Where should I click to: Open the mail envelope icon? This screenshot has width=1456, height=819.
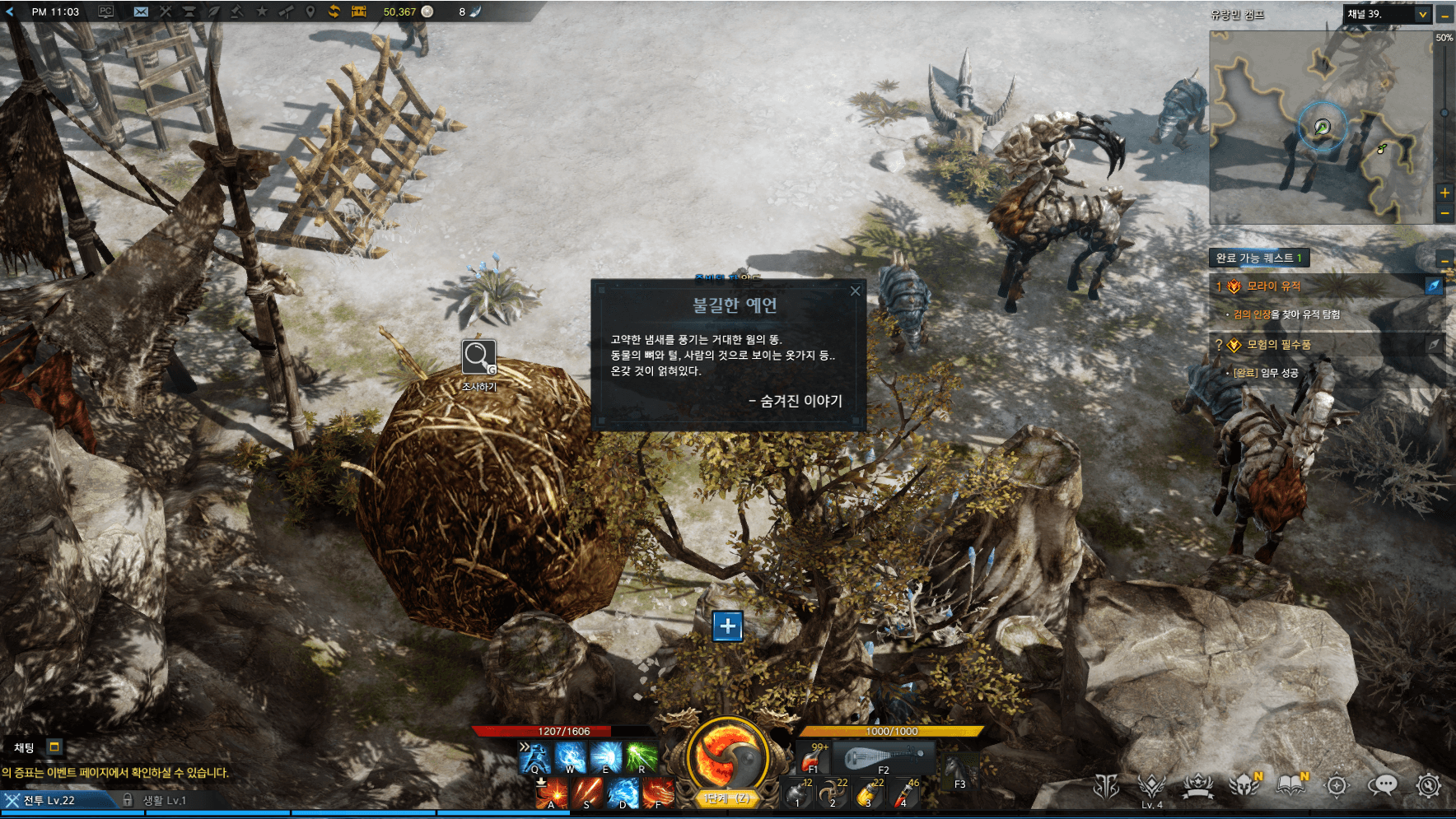coord(141,12)
